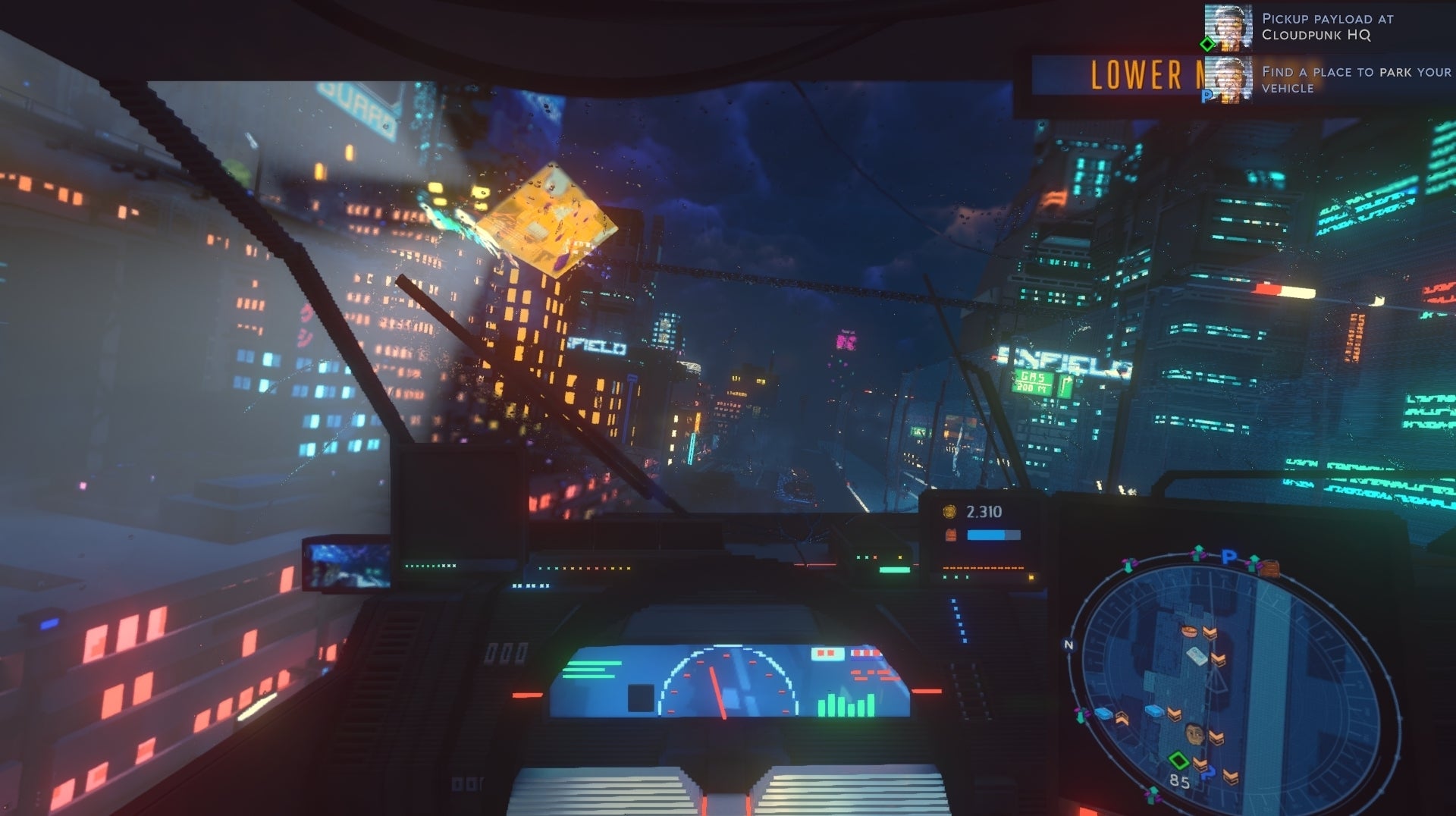Toggle the green diamond next to the Cloudpunk HQ objective

click(x=1206, y=44)
